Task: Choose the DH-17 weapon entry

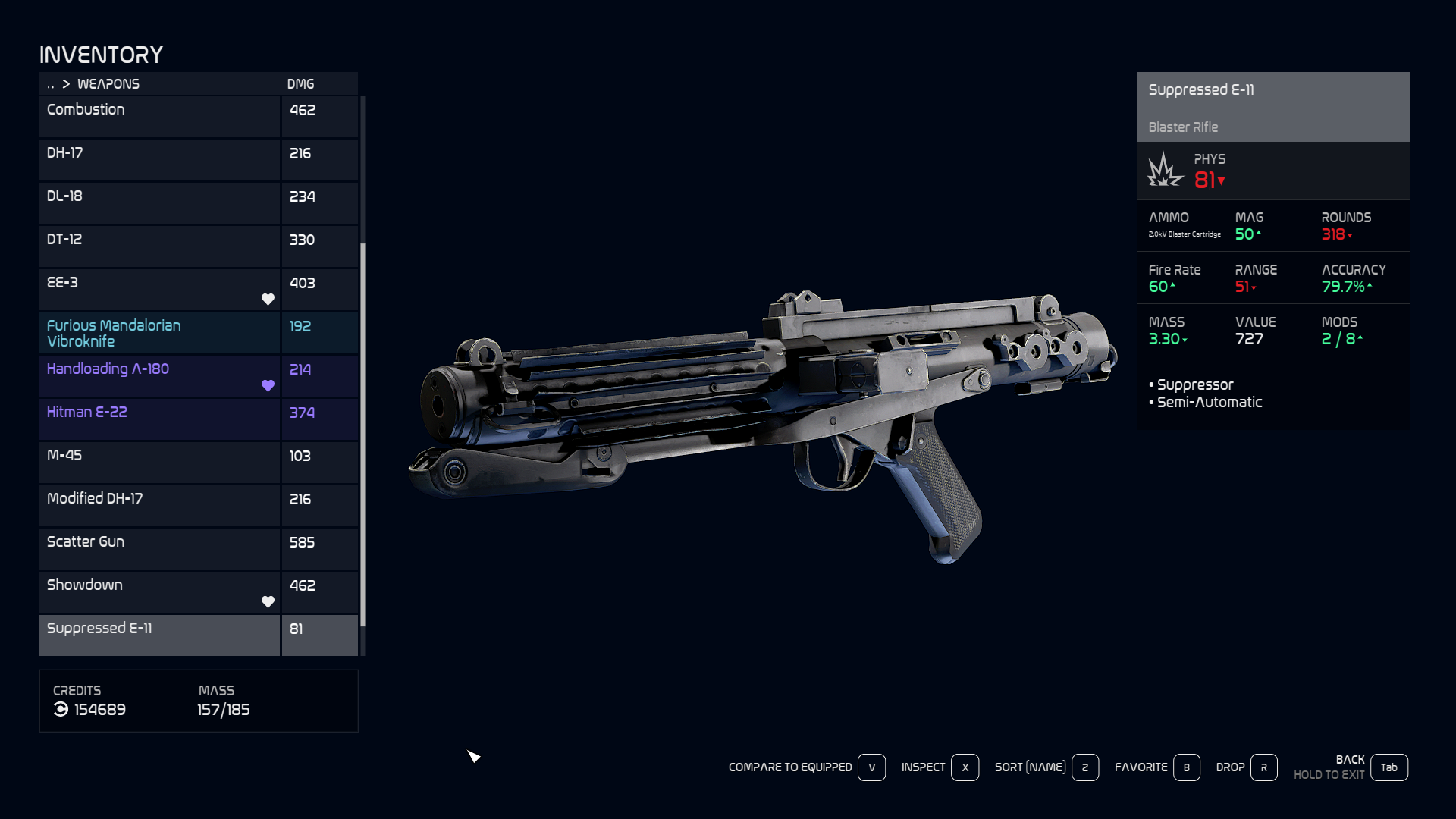Action: (x=159, y=159)
